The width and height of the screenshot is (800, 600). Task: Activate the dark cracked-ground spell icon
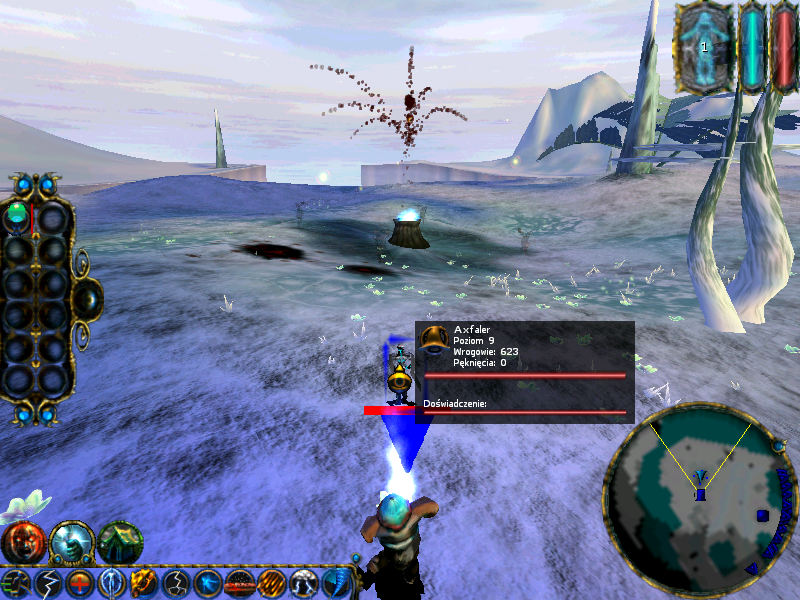(x=176, y=583)
